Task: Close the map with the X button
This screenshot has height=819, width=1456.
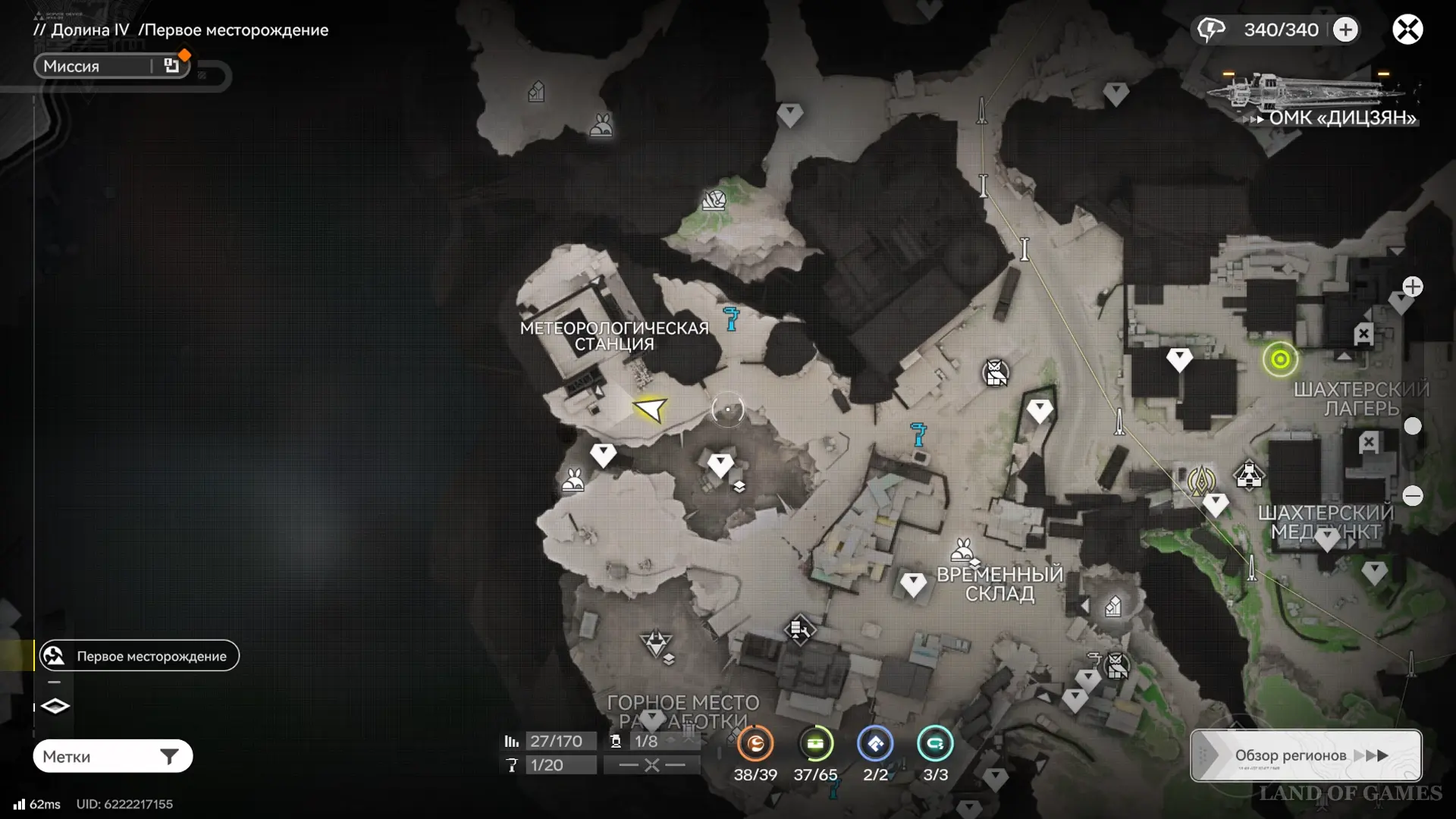Action: tap(1407, 30)
